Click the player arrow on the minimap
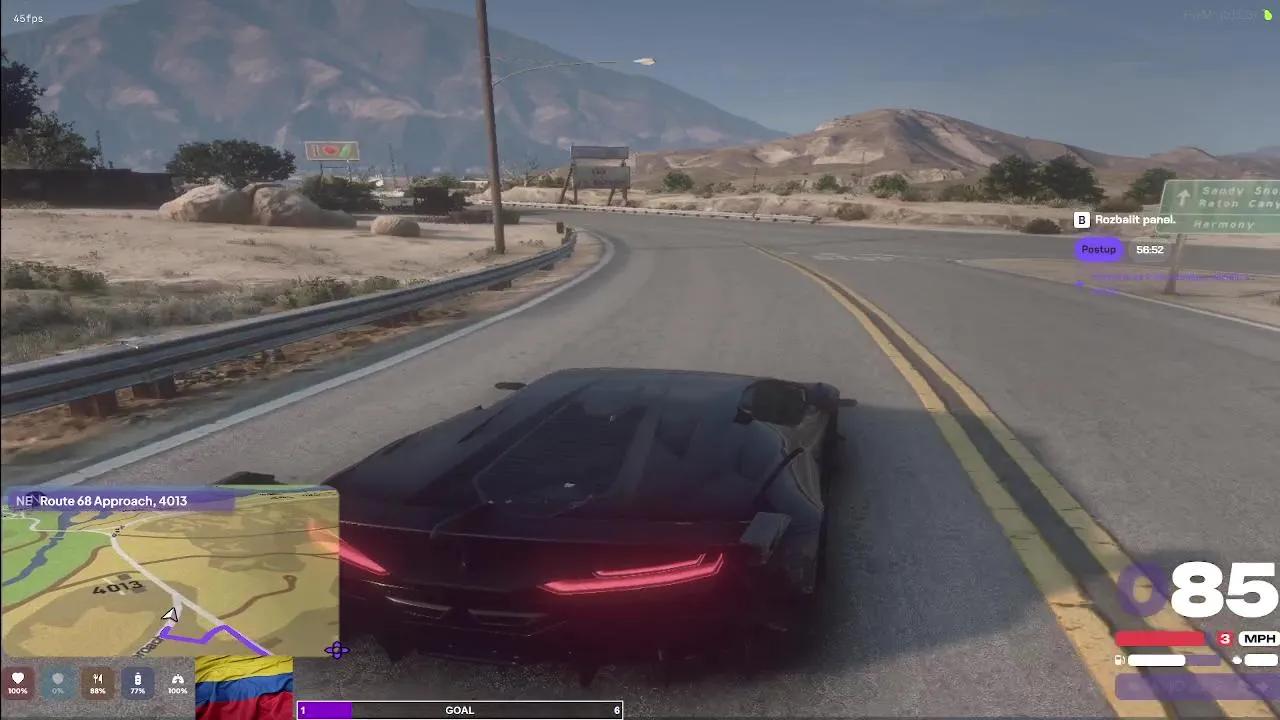 click(170, 615)
